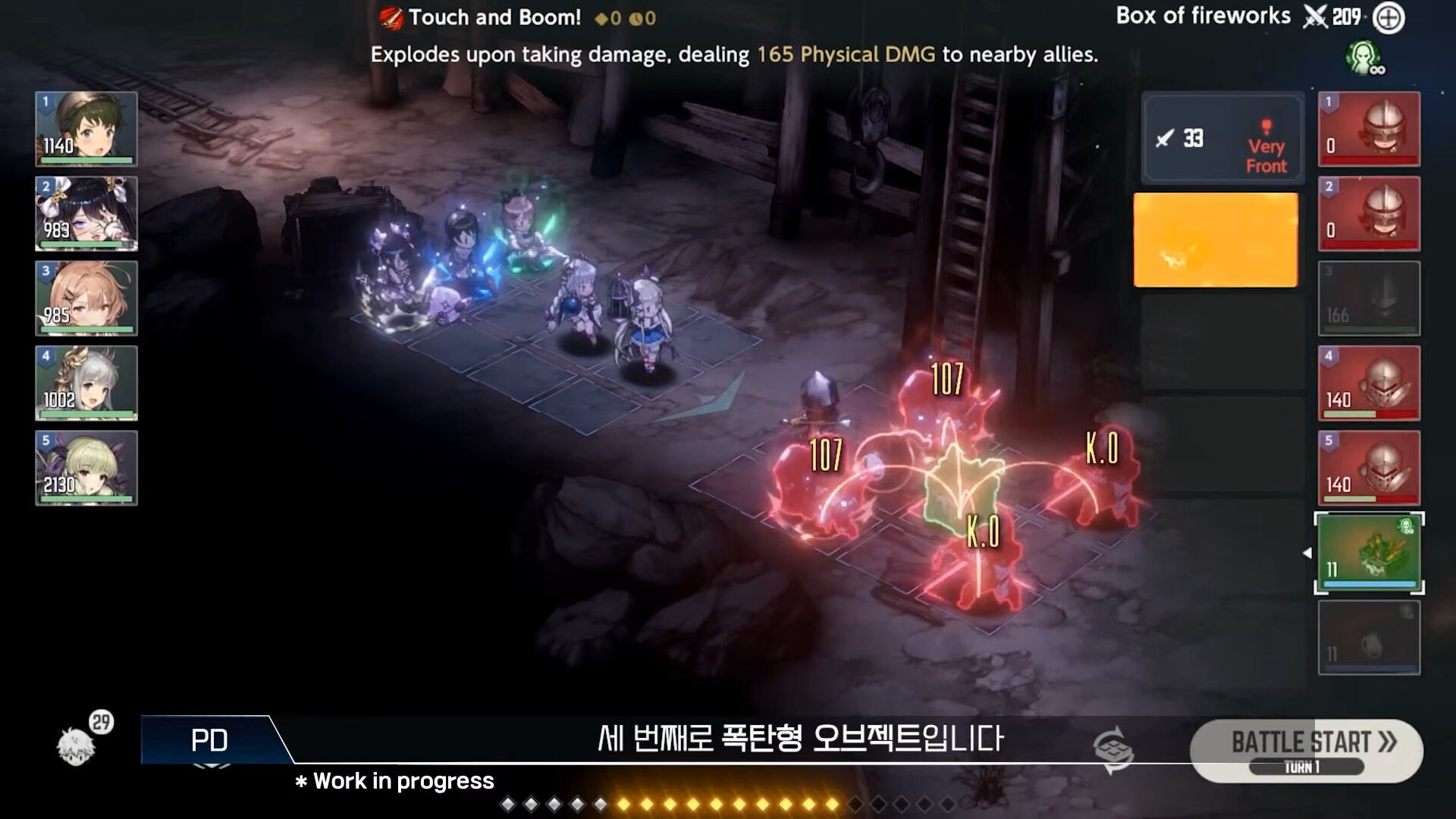This screenshot has height=819, width=1456.
Task: Start the battle with BATTLE START
Action: point(1306,749)
